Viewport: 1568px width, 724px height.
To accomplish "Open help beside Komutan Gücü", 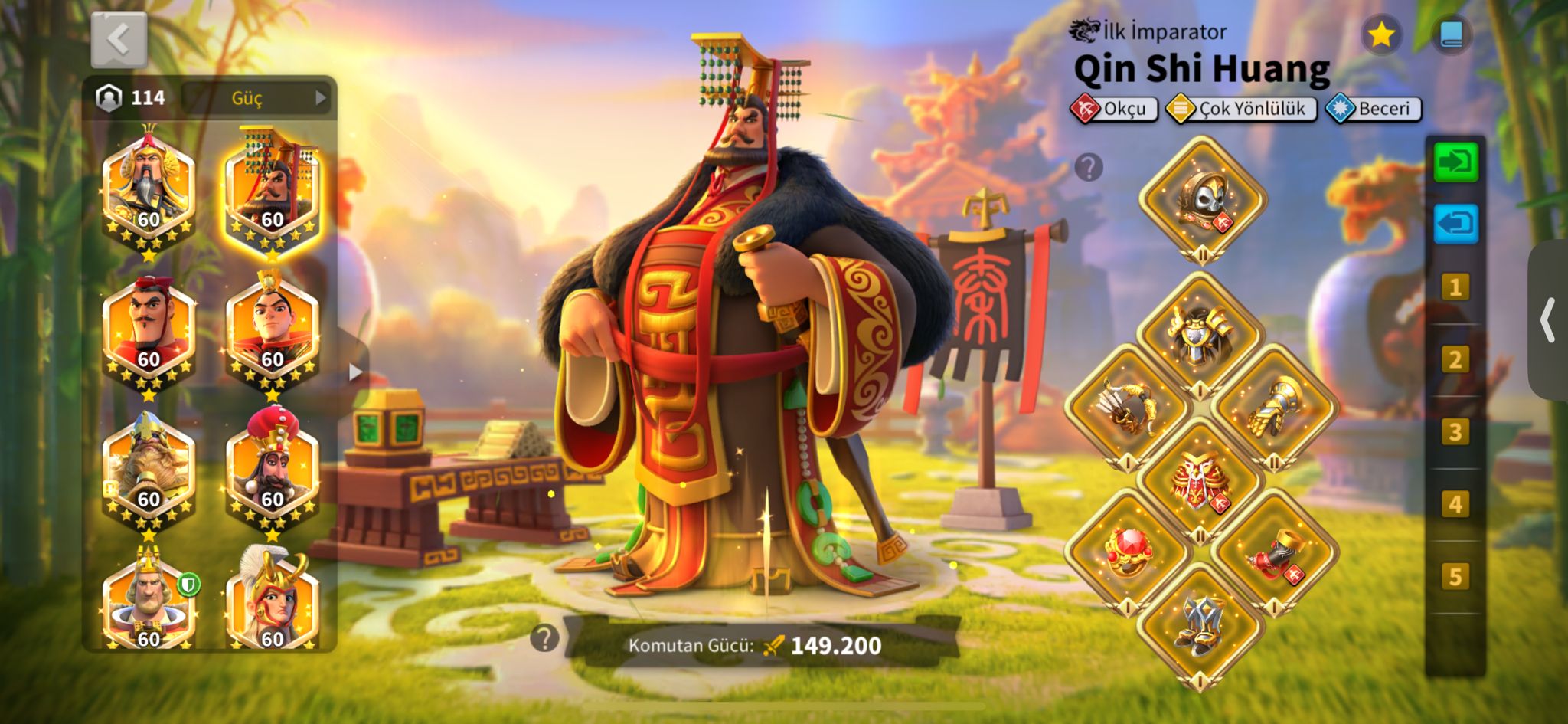I will 544,637.
